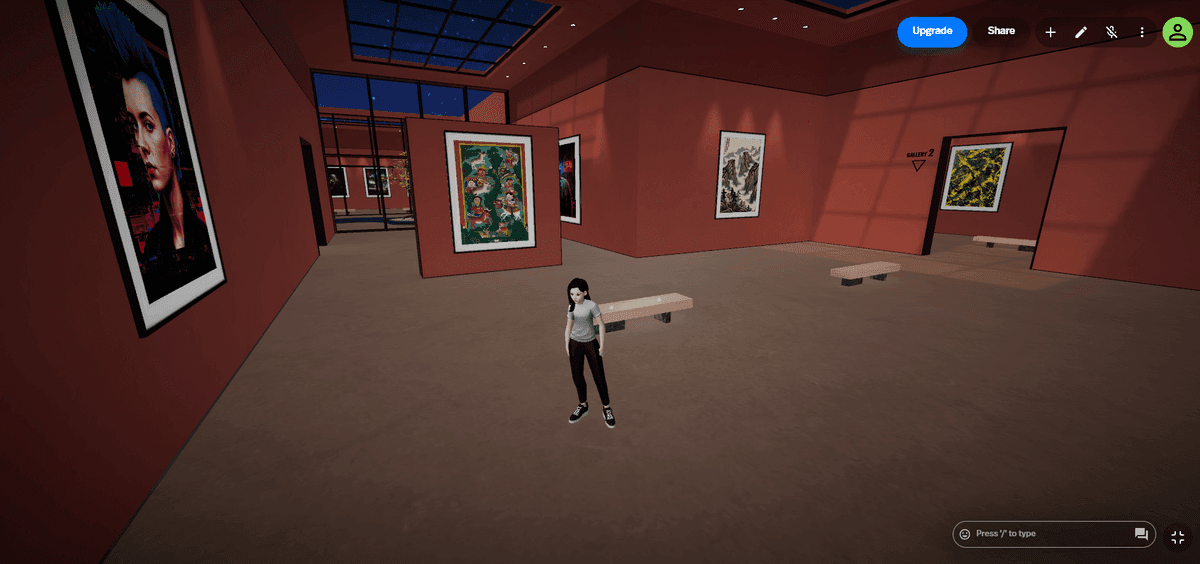This screenshot has height=564, width=1200.
Task: Exit fullscreen with the collapse arrows button
Action: tap(1177, 537)
